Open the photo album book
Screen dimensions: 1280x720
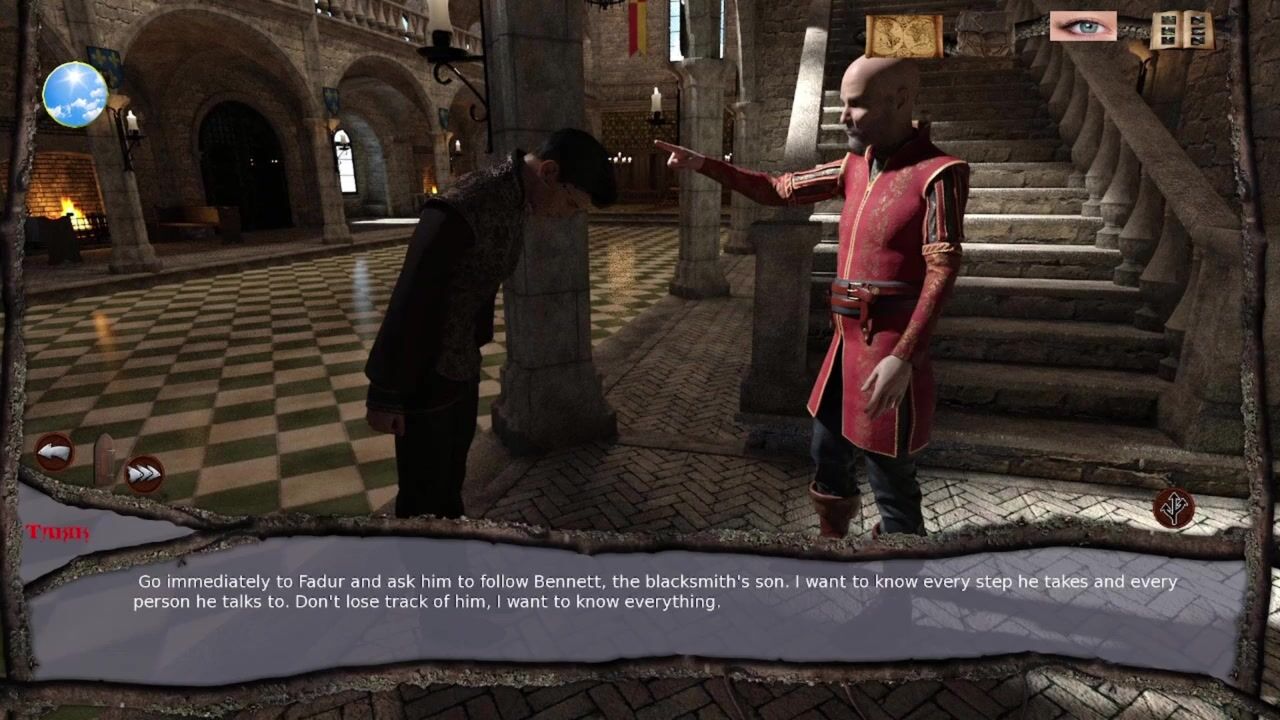[x=1181, y=30]
